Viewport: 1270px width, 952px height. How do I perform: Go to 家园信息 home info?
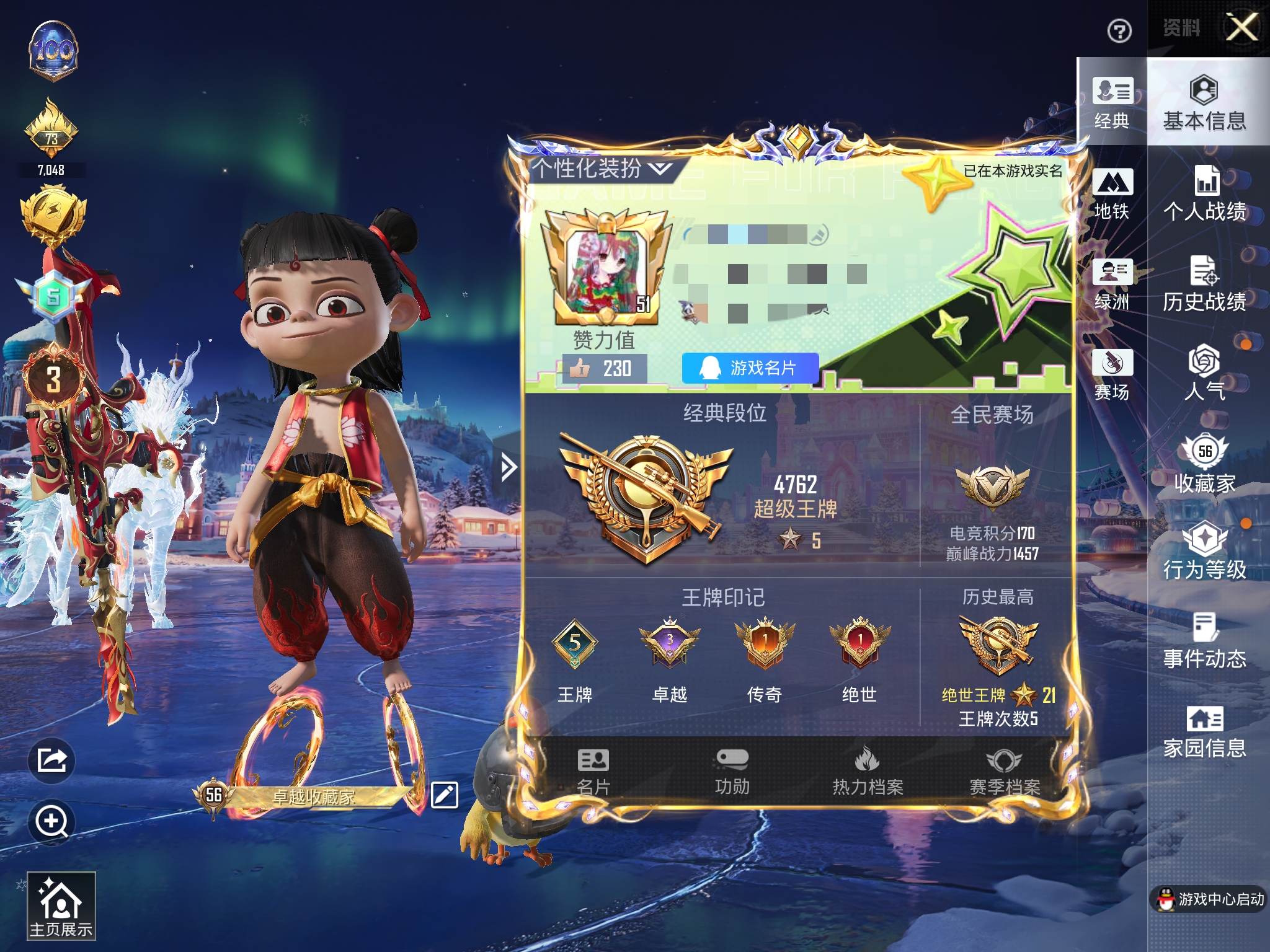tap(1204, 731)
